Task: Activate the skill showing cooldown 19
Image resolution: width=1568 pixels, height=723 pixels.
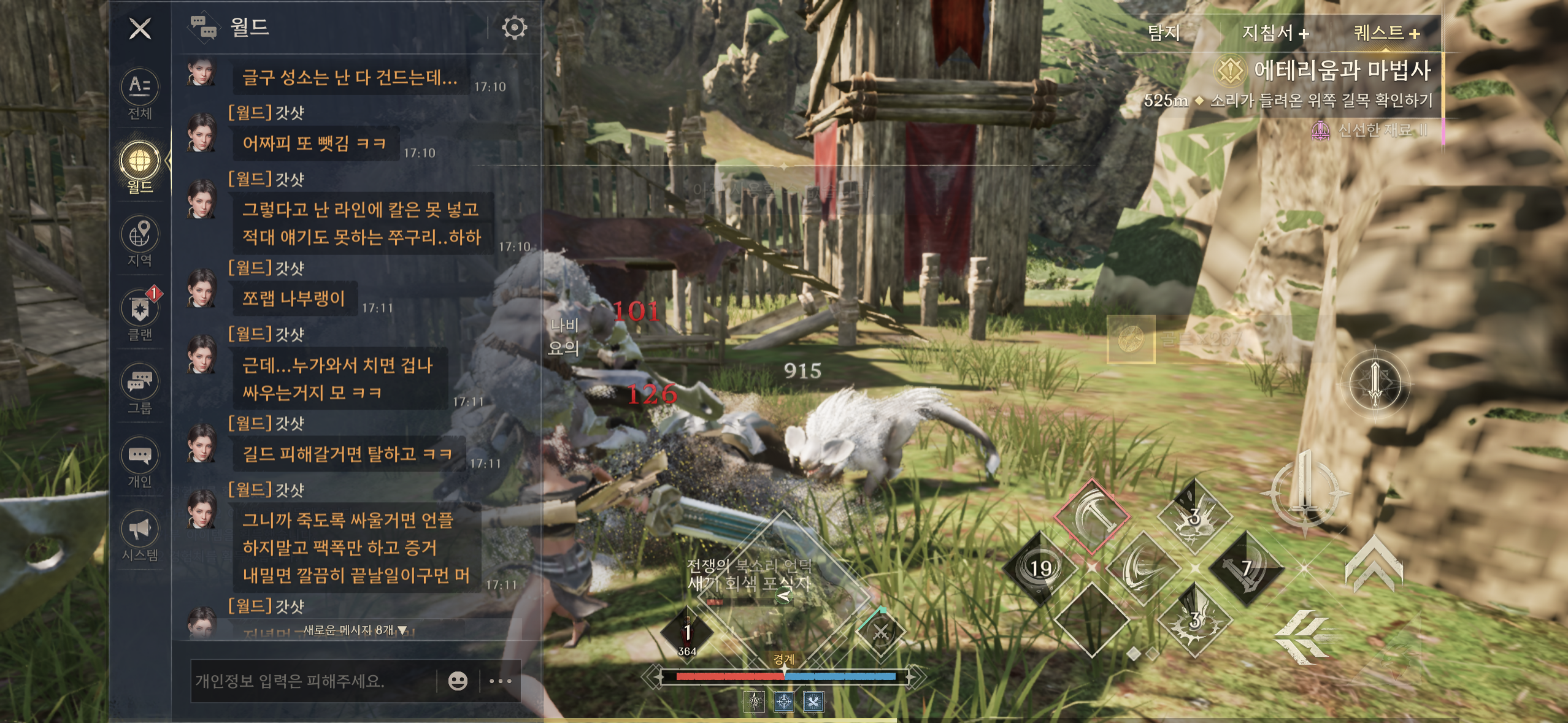Action: (1040, 568)
